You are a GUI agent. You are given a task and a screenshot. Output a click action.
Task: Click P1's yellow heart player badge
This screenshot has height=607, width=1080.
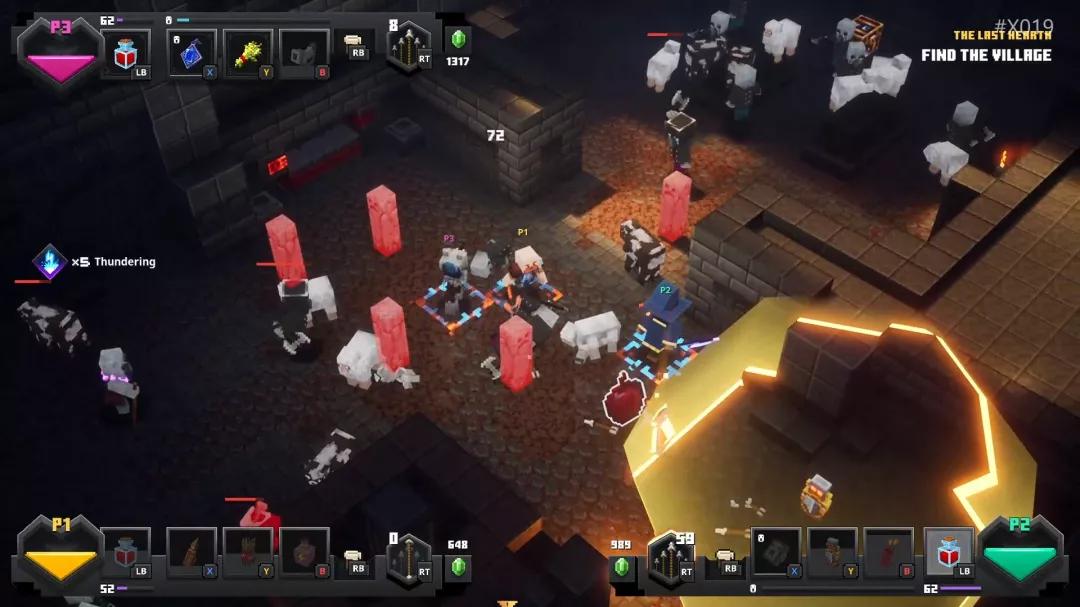tap(61, 555)
